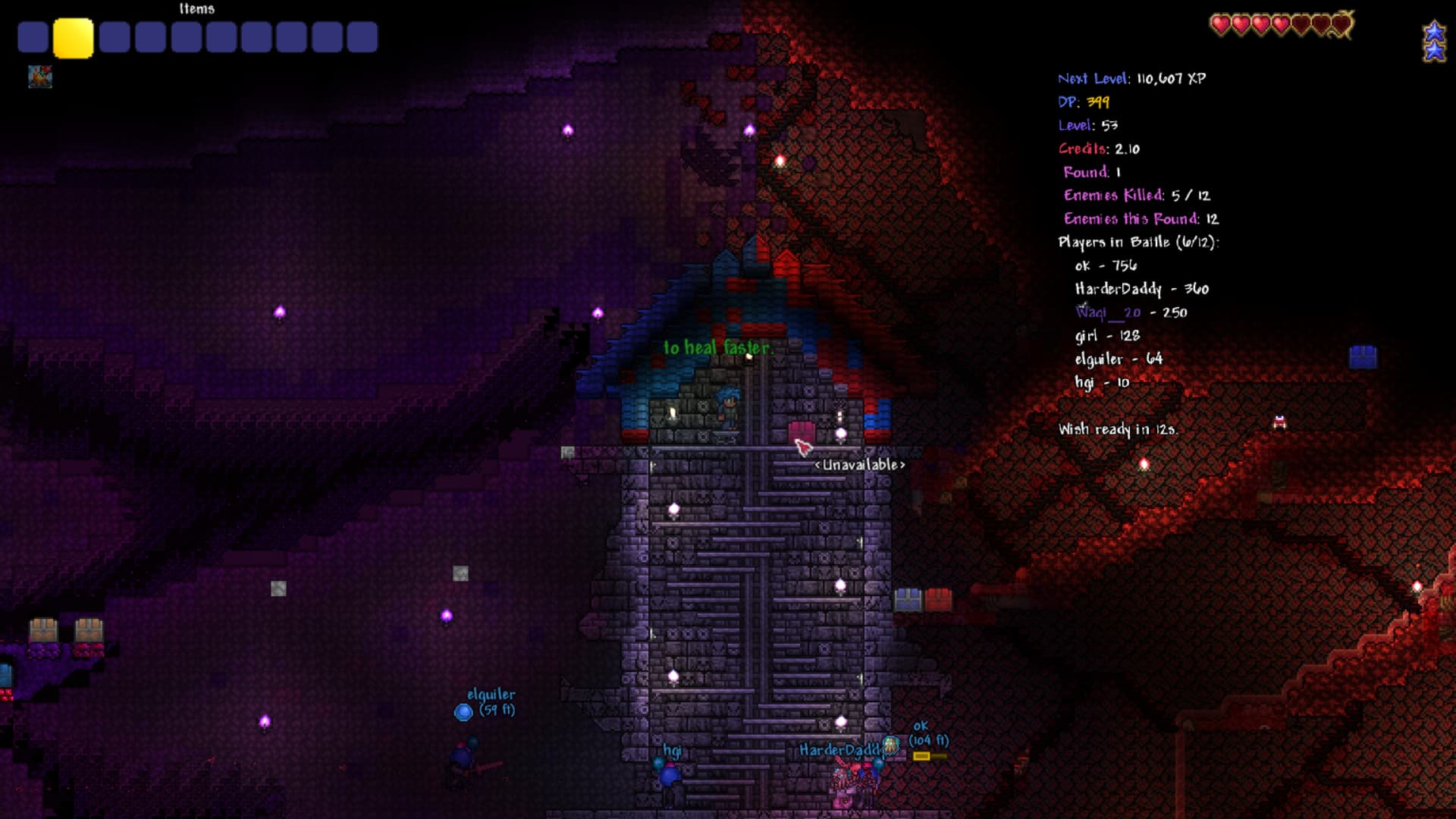Click the Cozy Fire campfire buff icon
Image resolution: width=1456 pixels, height=819 pixels.
[40, 77]
